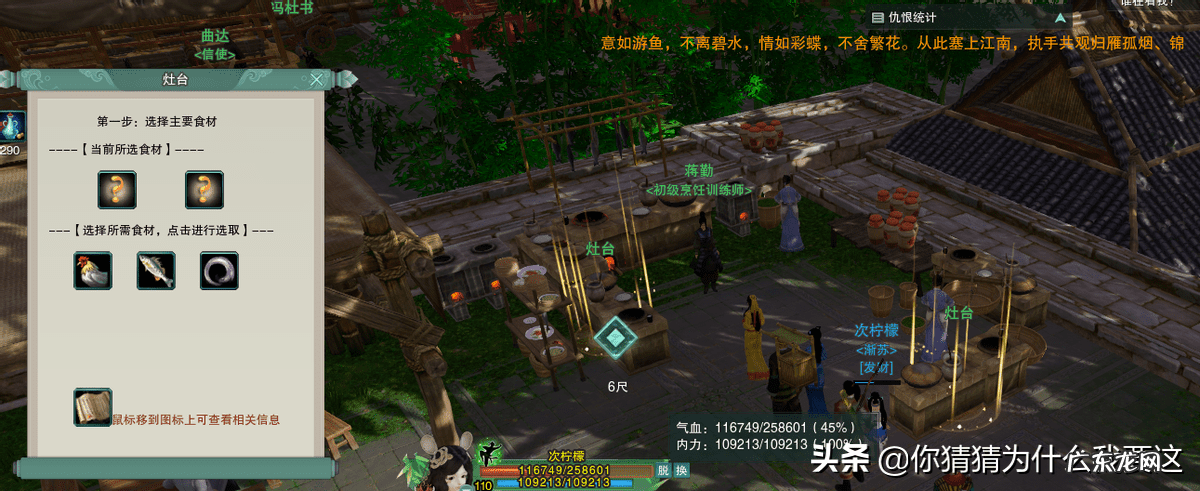Select the chicken ingredient
Viewport: 1200px width, 491px height.
[x=92, y=271]
